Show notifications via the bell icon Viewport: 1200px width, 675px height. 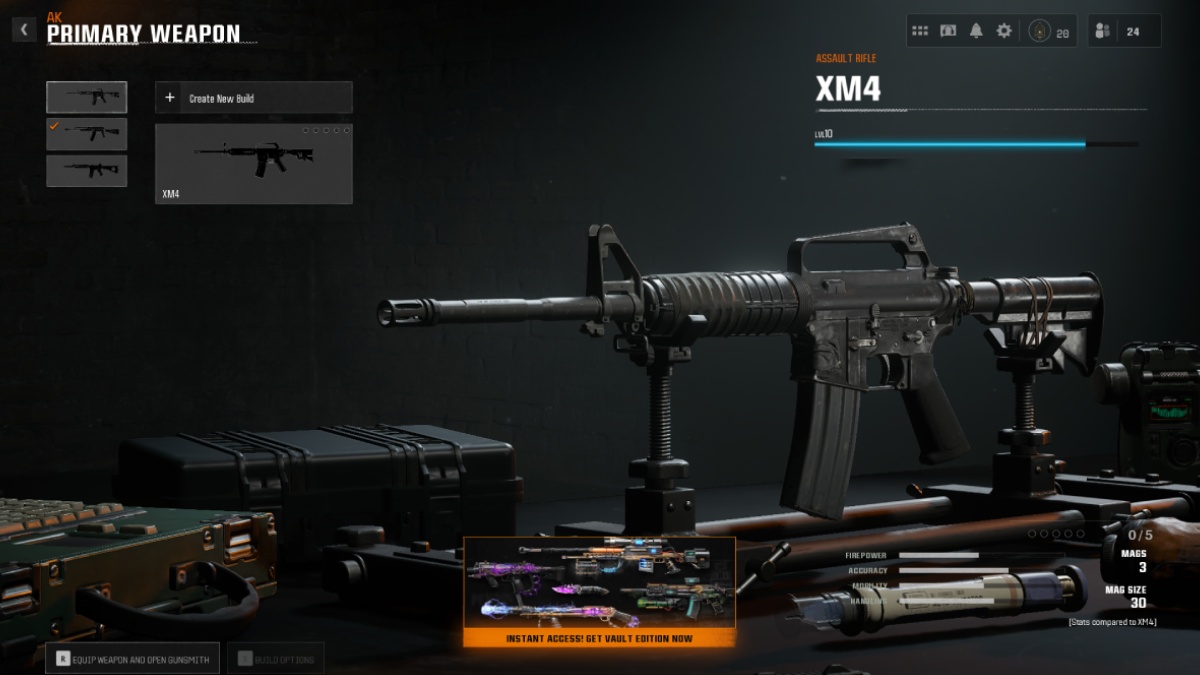click(976, 31)
